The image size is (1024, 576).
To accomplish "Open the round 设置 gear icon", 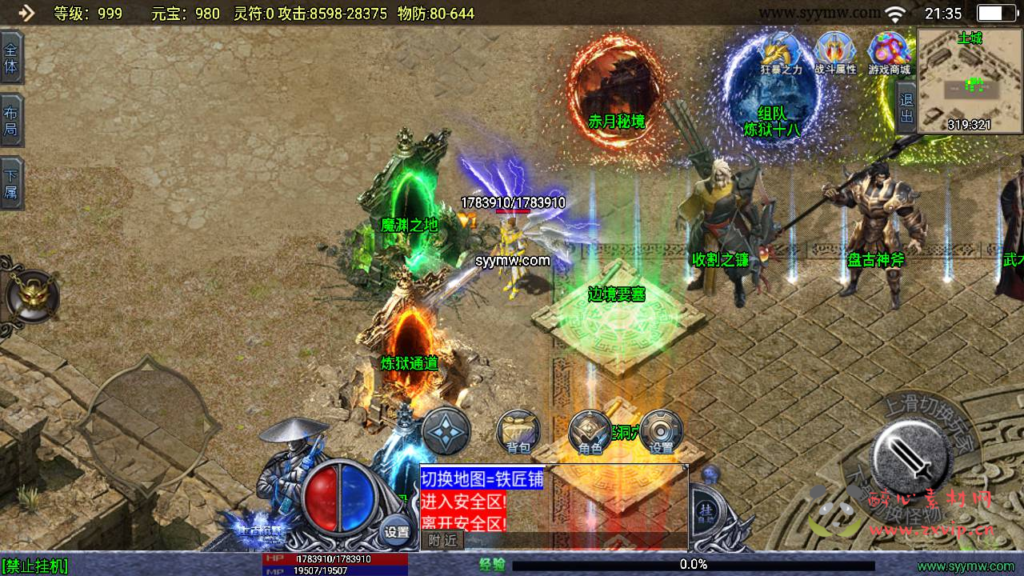I will [661, 431].
